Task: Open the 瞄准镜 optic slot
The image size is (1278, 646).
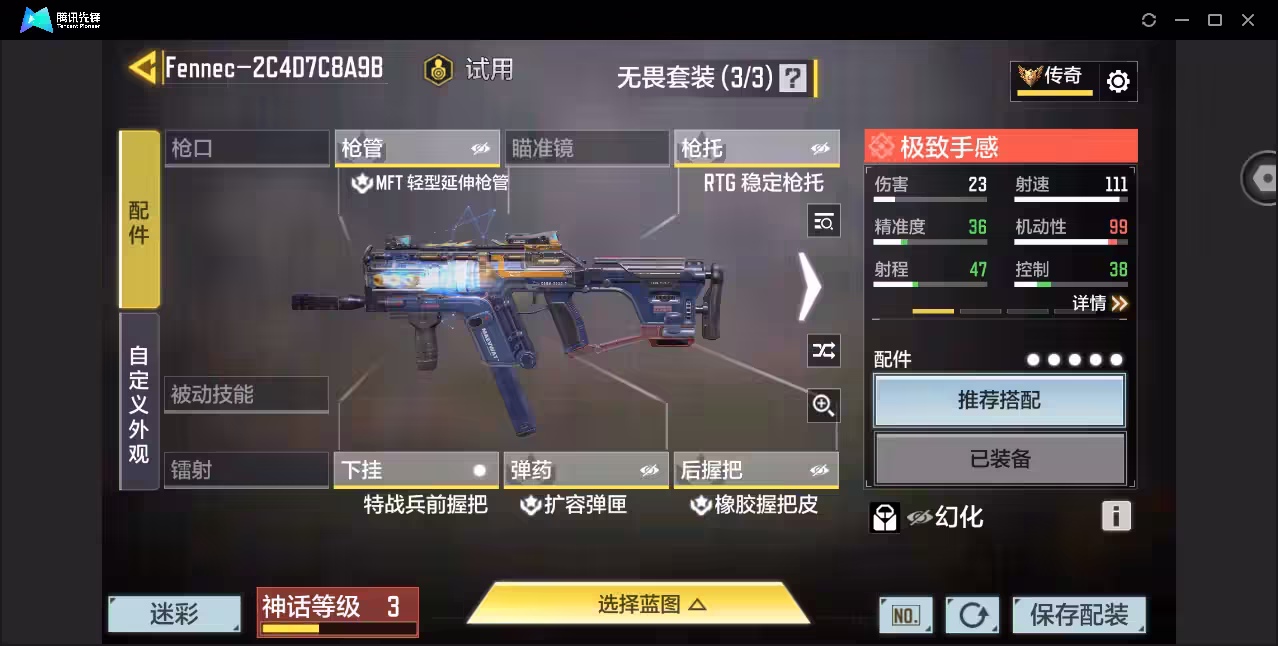Action: pos(586,149)
